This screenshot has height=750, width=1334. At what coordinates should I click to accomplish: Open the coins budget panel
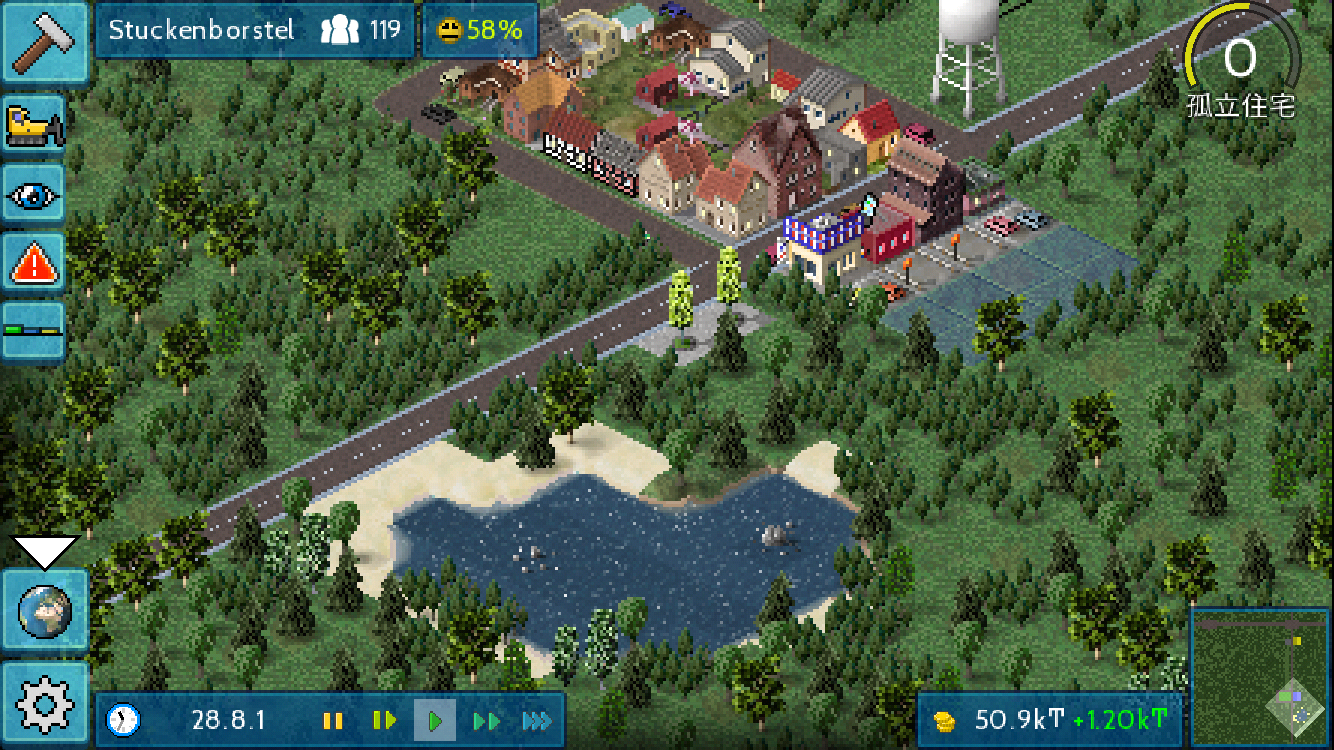point(1049,720)
